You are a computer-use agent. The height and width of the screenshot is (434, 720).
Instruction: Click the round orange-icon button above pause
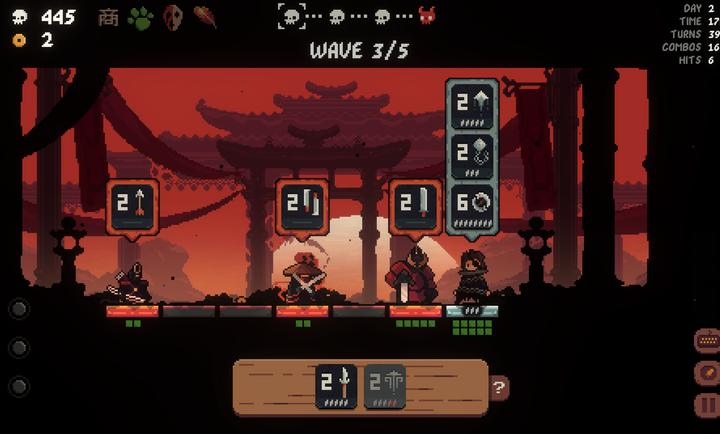tap(707, 374)
